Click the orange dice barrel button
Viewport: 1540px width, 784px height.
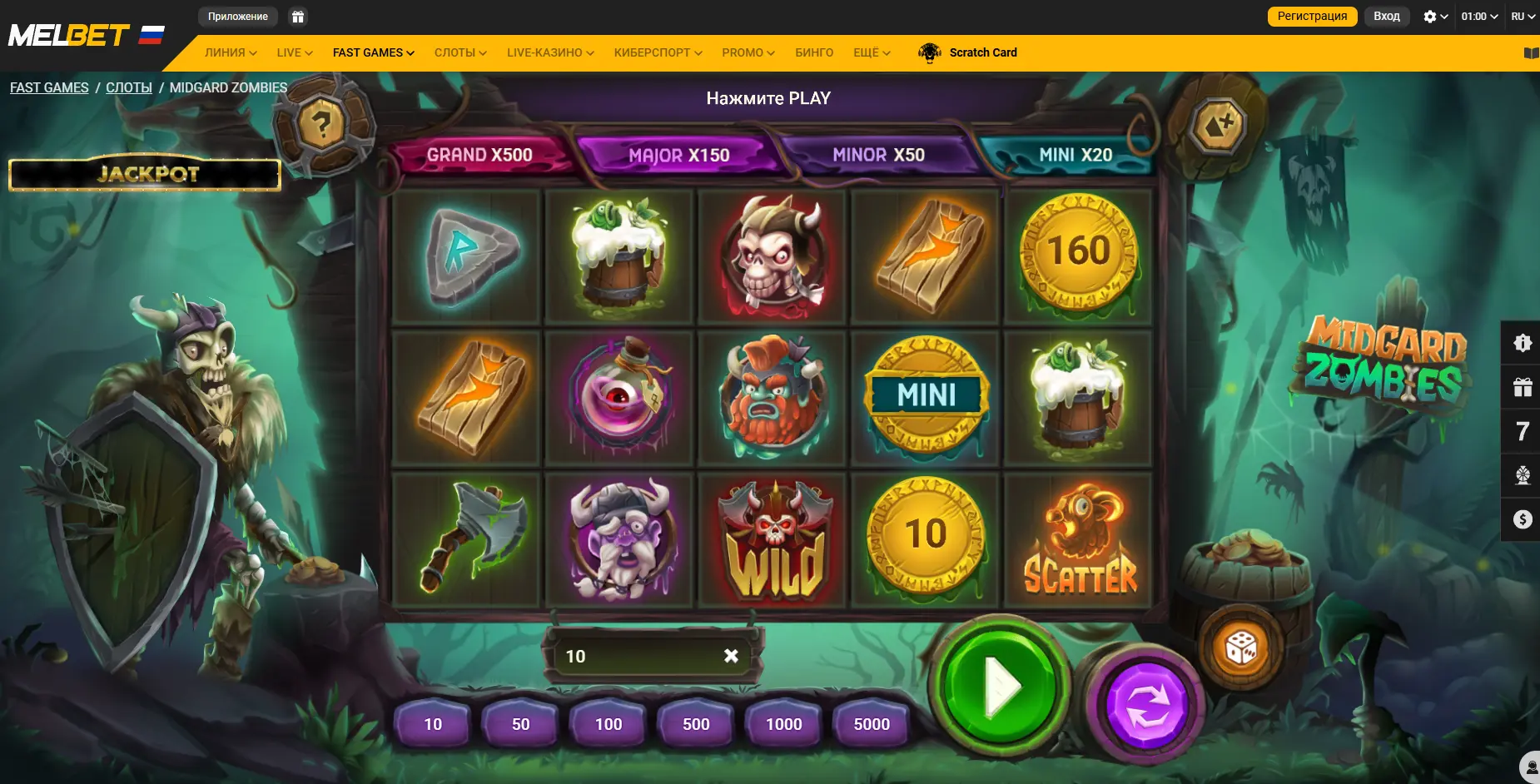[1239, 648]
